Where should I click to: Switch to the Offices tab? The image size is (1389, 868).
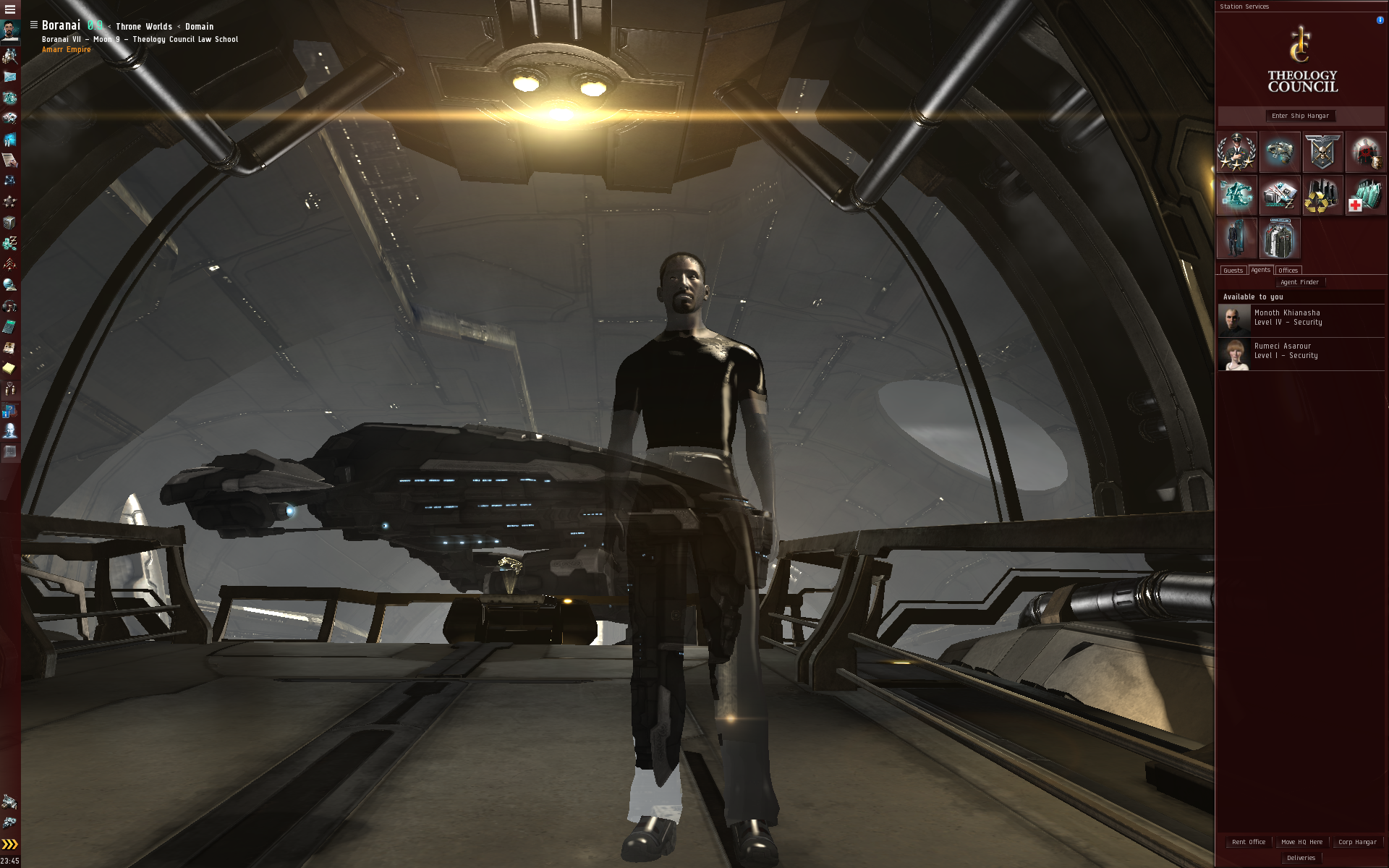(1288, 271)
